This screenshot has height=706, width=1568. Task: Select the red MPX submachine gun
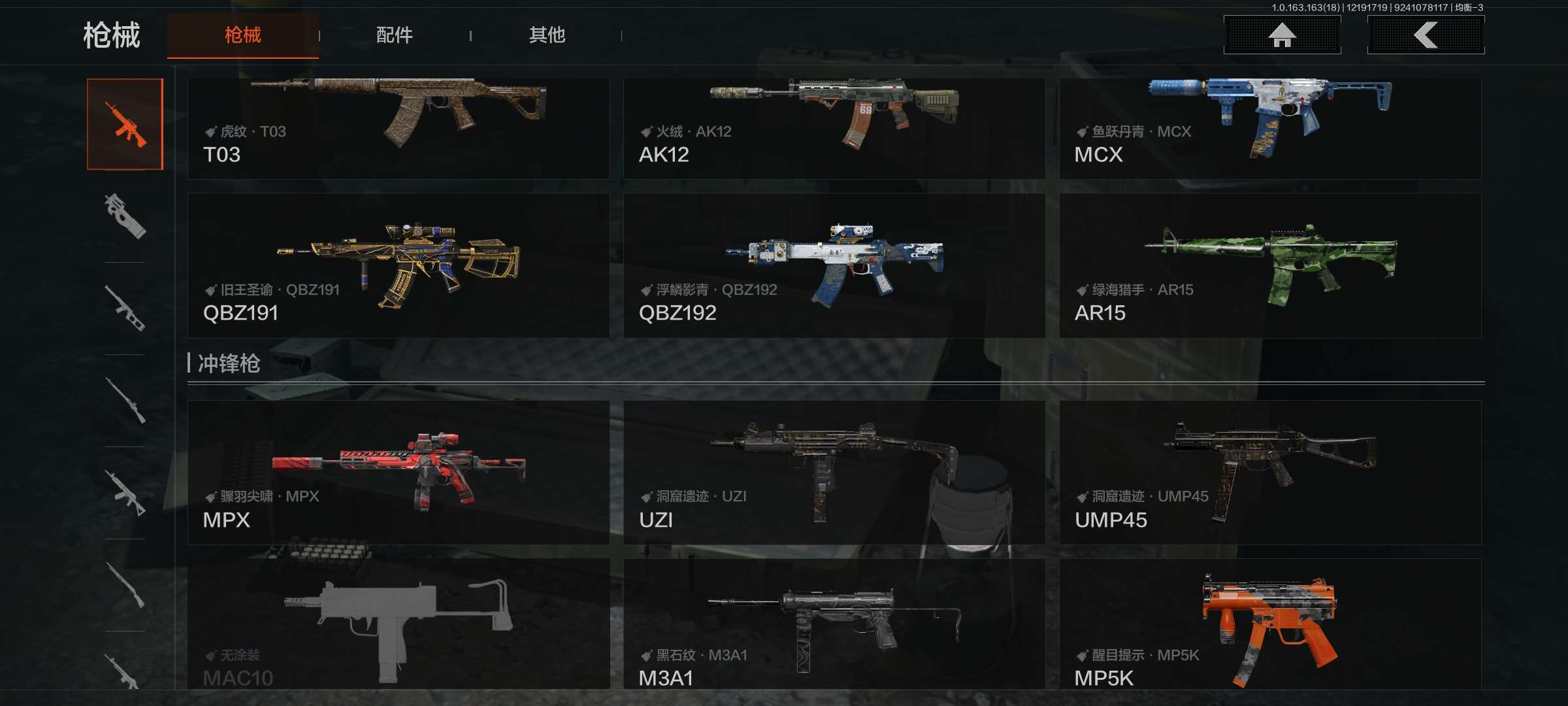[399, 472]
